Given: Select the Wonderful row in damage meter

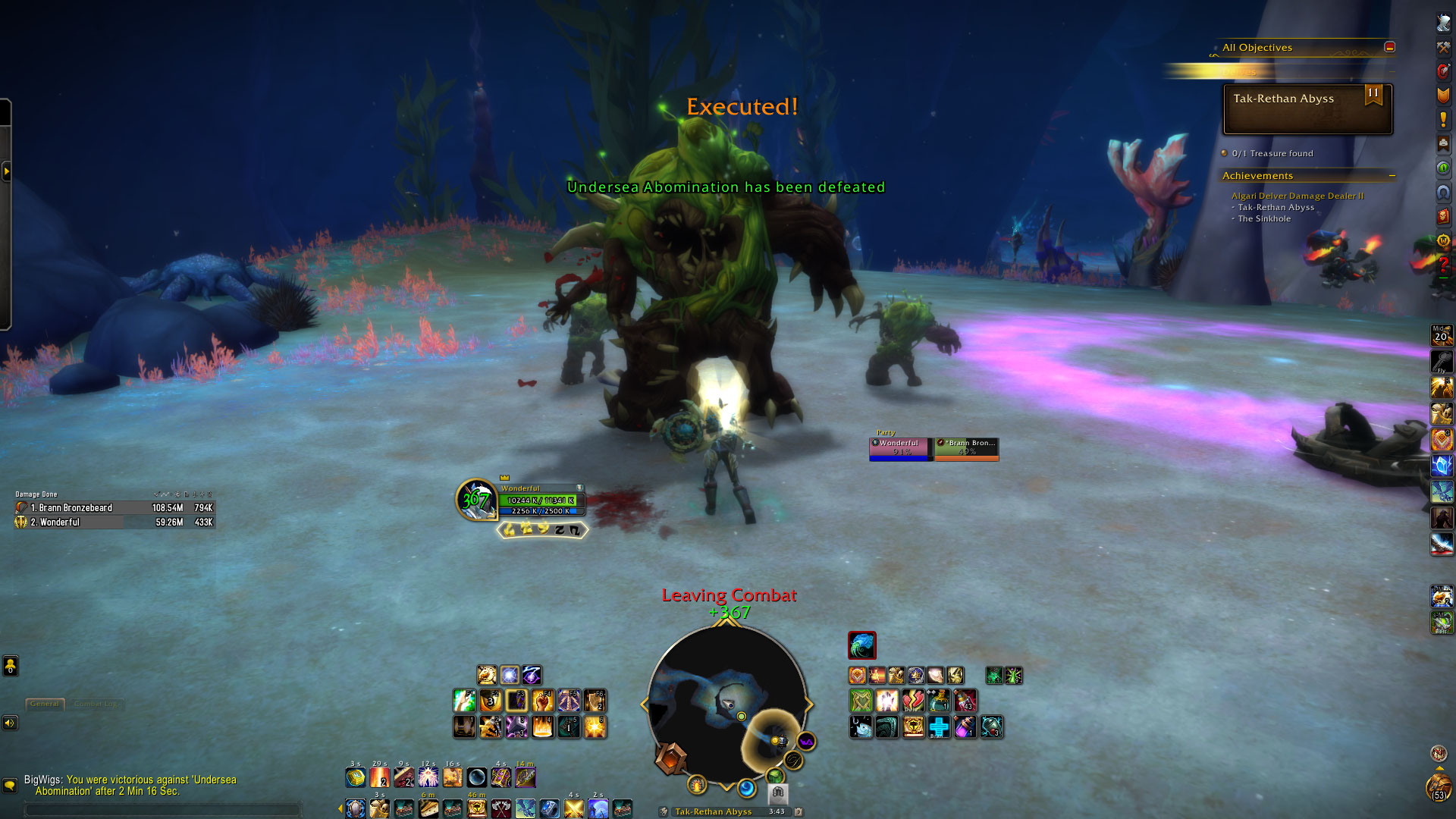Looking at the screenshot, I should [x=114, y=522].
